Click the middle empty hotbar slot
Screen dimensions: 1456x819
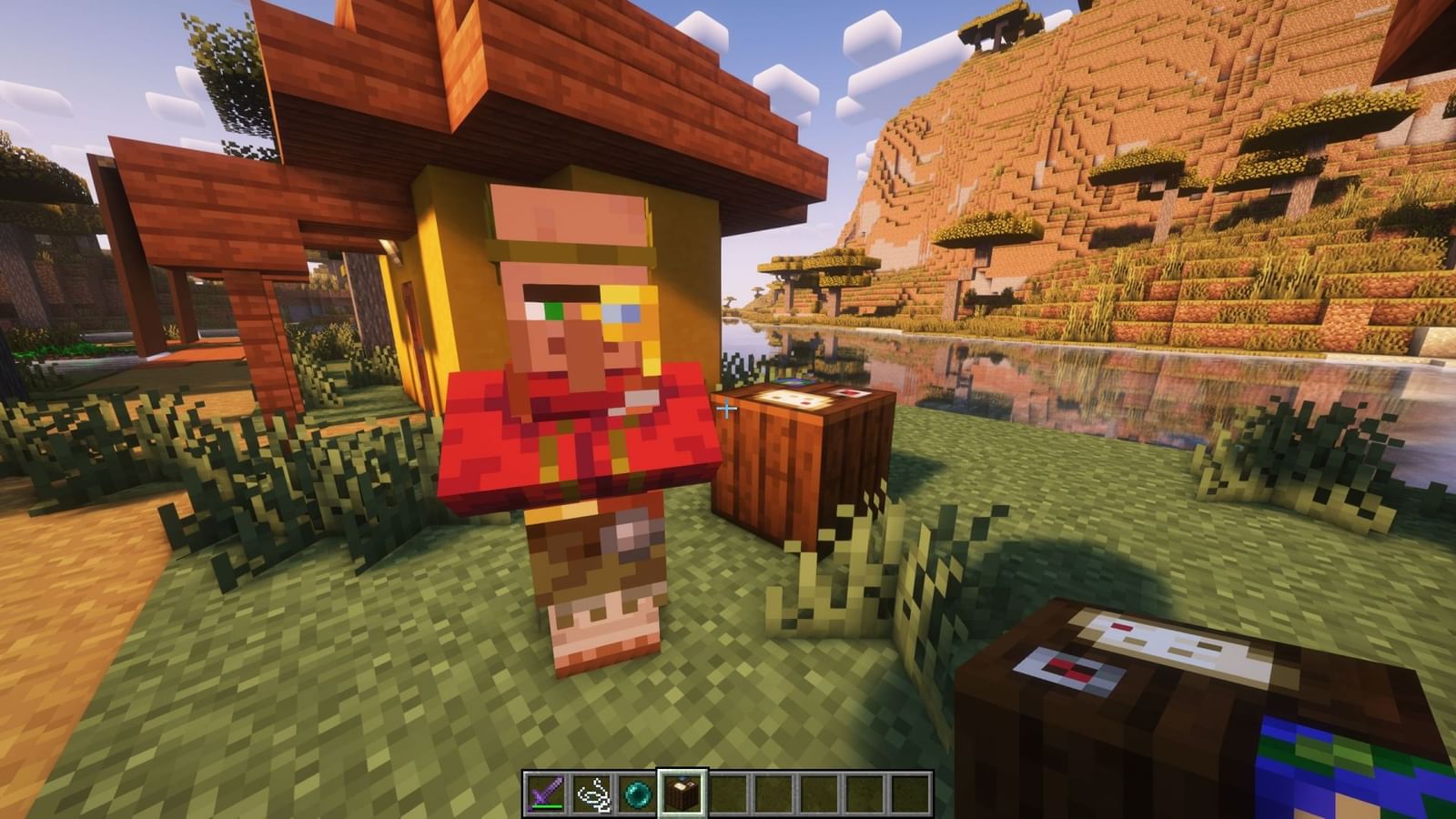[x=819, y=790]
